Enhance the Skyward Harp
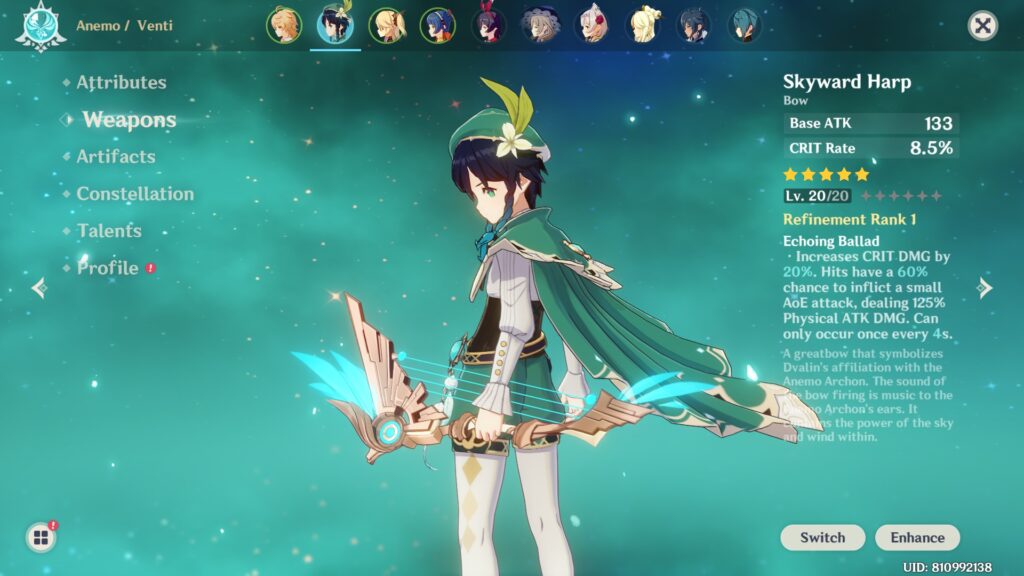The width and height of the screenshot is (1024, 576). [917, 538]
